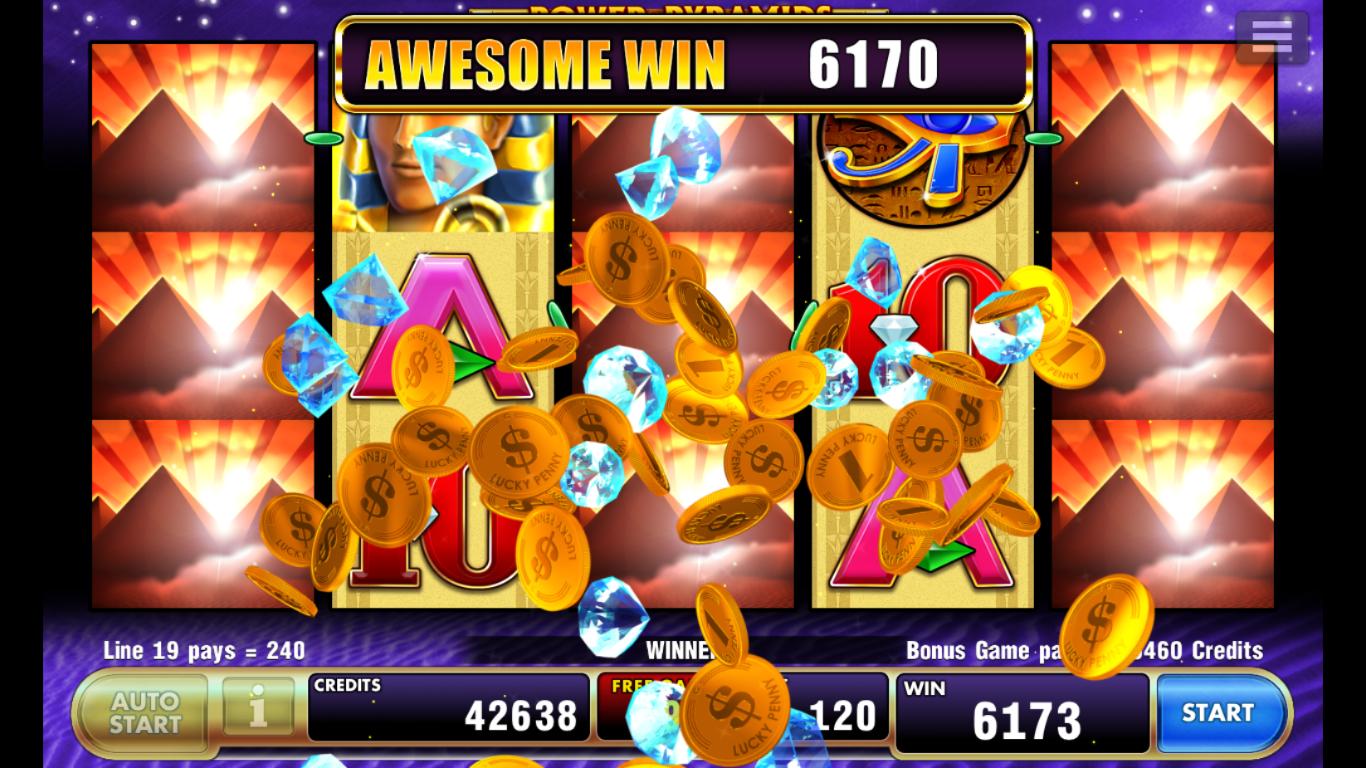Open the hamburger menu in top-right corner
This screenshot has width=1366, height=768.
(x=1271, y=37)
